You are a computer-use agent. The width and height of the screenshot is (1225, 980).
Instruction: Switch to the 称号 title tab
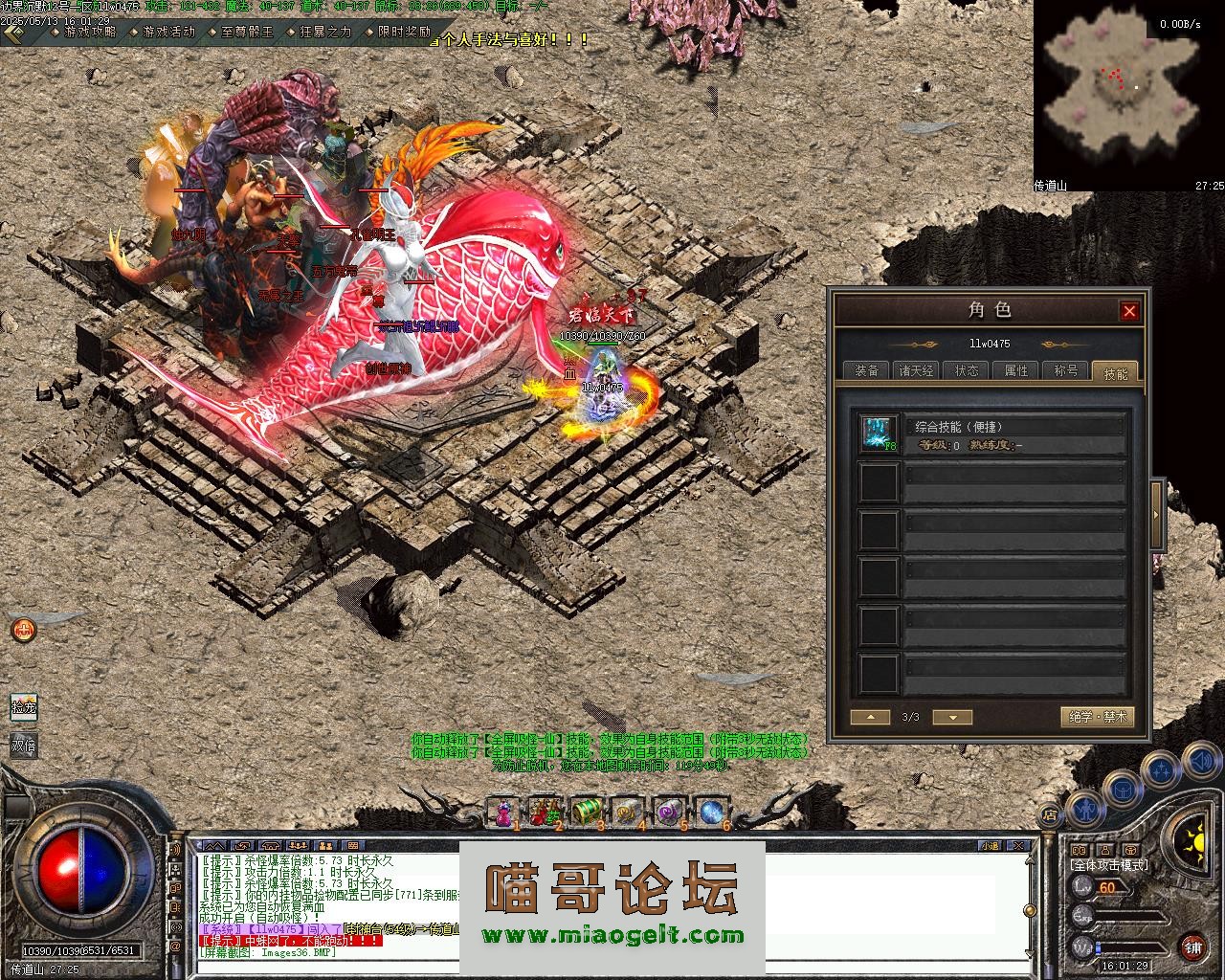tap(1066, 370)
